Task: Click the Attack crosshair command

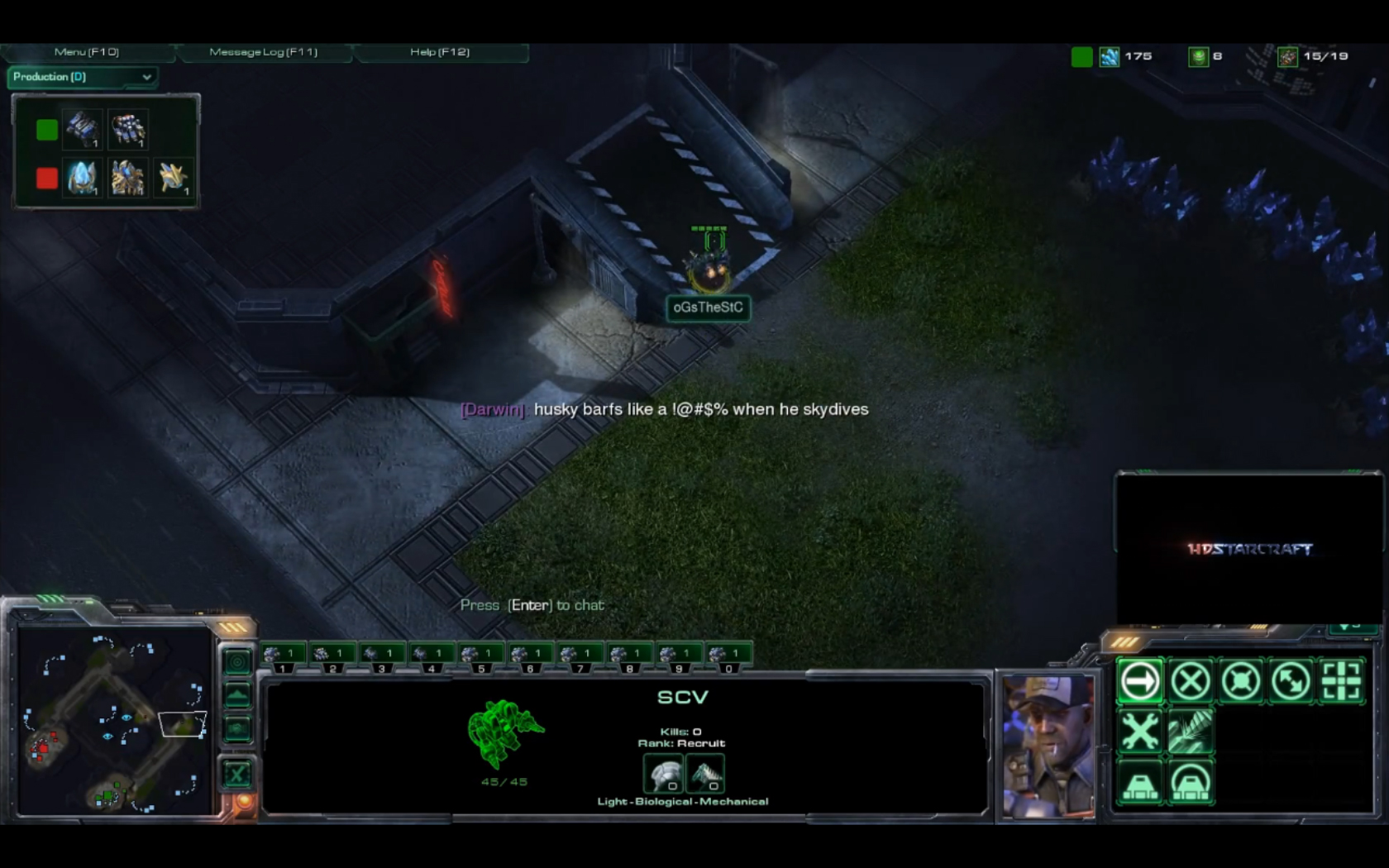Action: pos(1341,682)
